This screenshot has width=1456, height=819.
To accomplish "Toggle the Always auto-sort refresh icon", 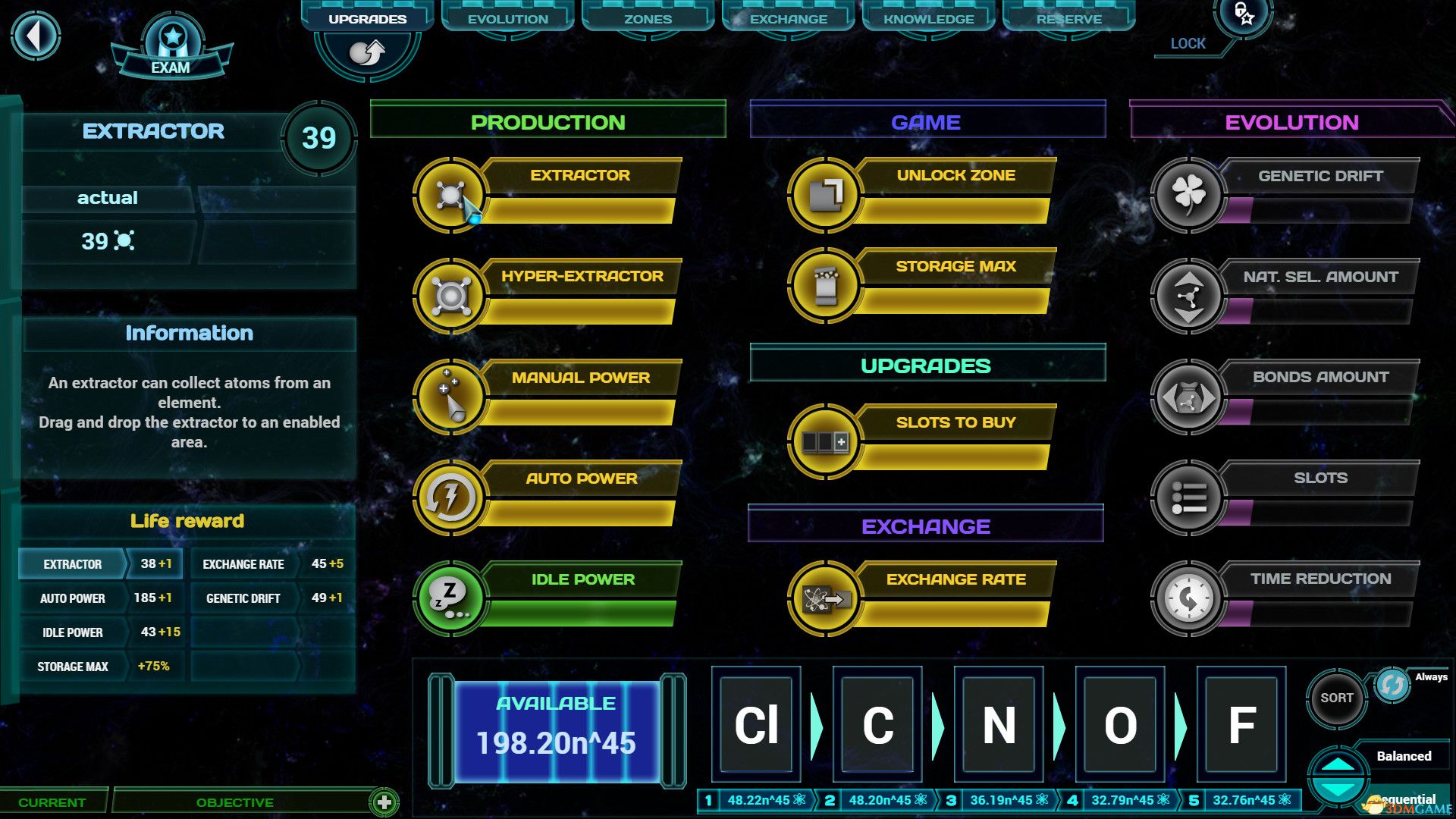I will click(1392, 683).
